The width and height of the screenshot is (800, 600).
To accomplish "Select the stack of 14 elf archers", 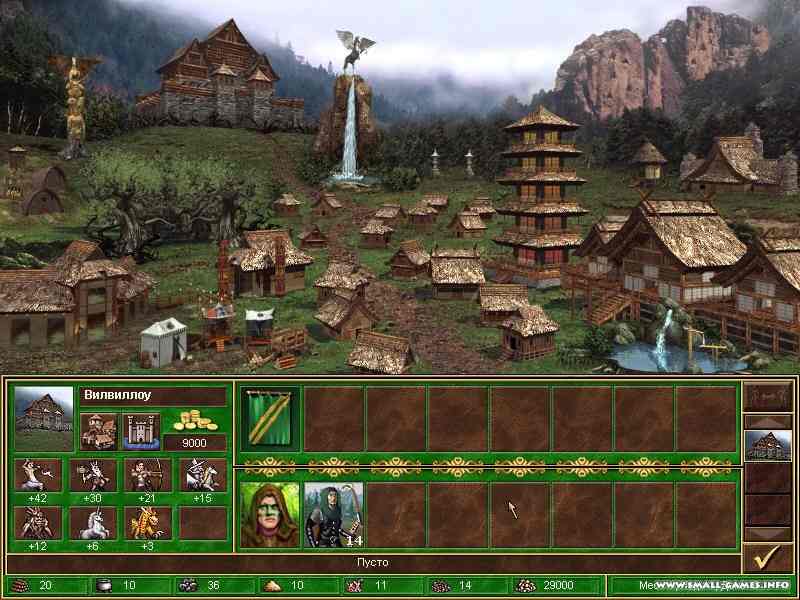I will point(333,515).
